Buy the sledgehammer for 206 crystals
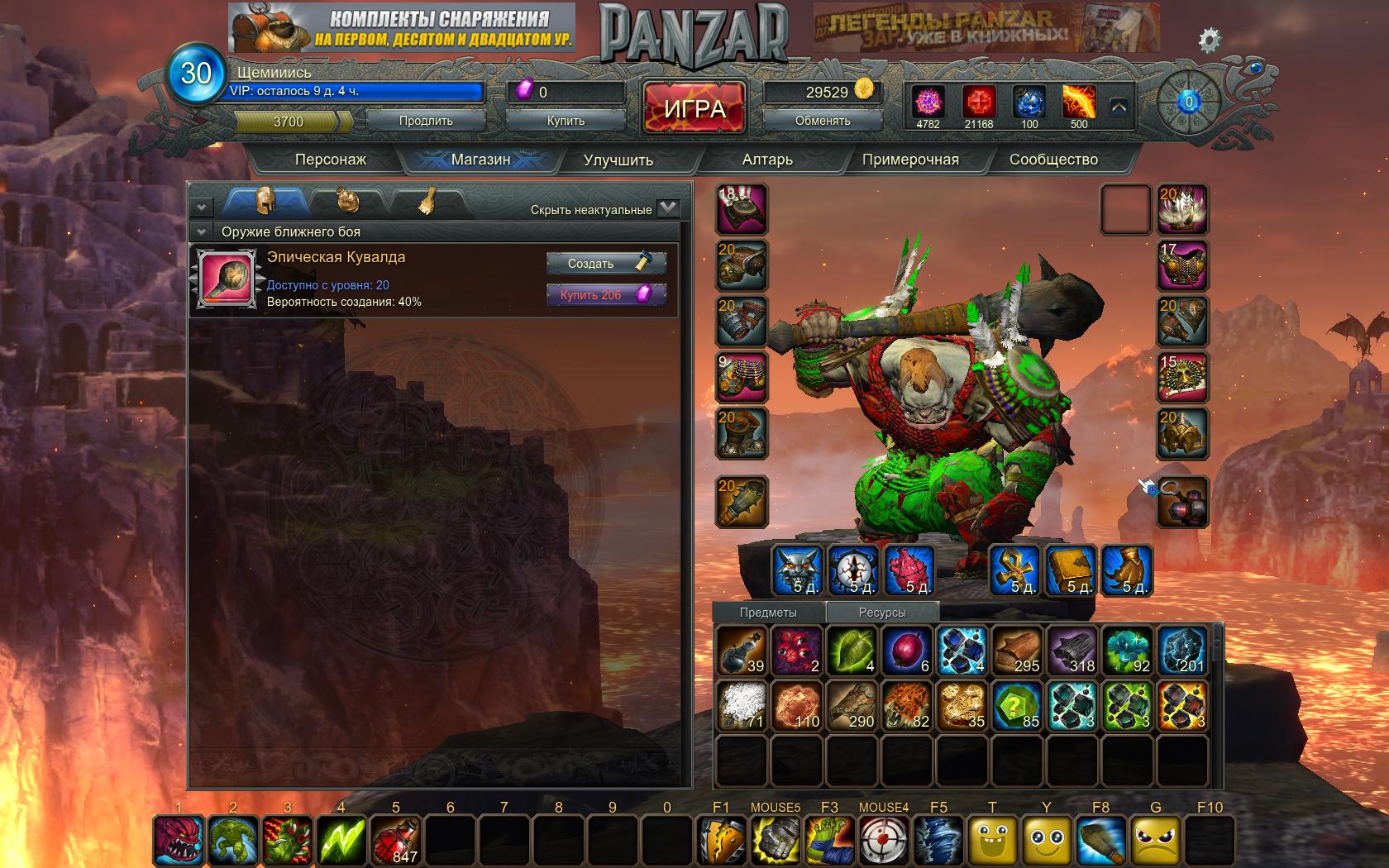 point(605,295)
